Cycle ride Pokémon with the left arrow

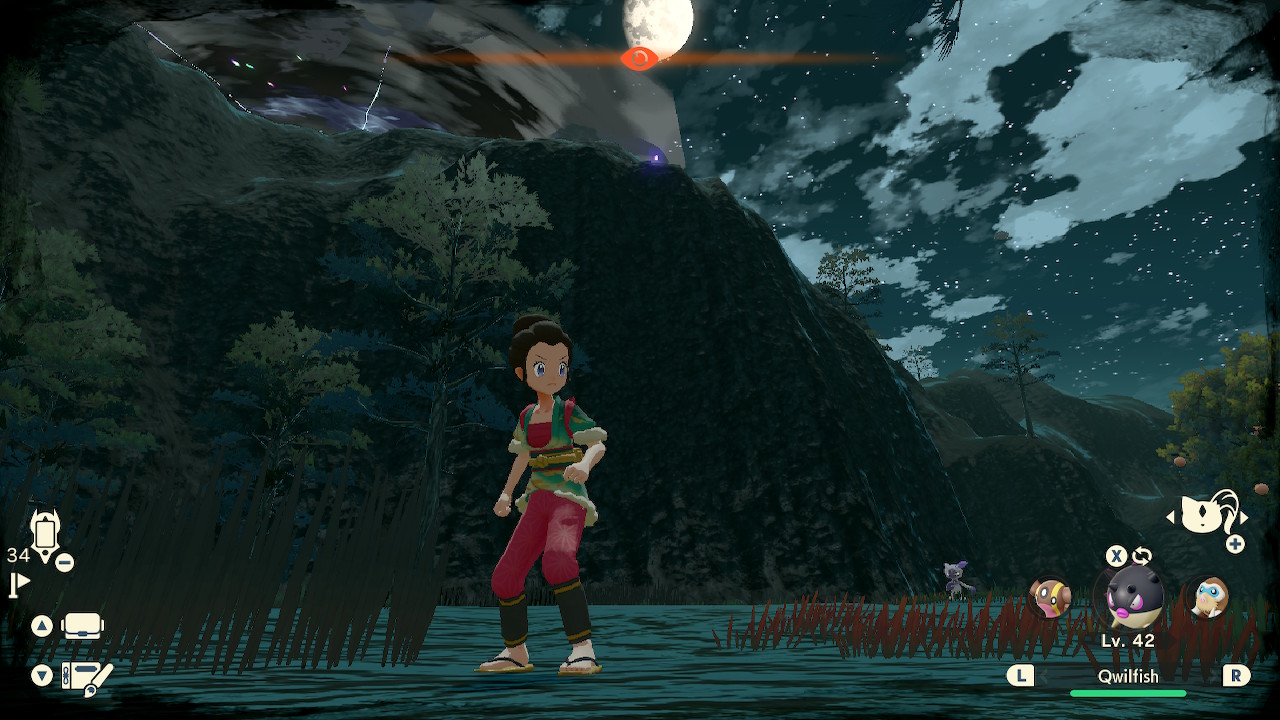pos(1171,518)
